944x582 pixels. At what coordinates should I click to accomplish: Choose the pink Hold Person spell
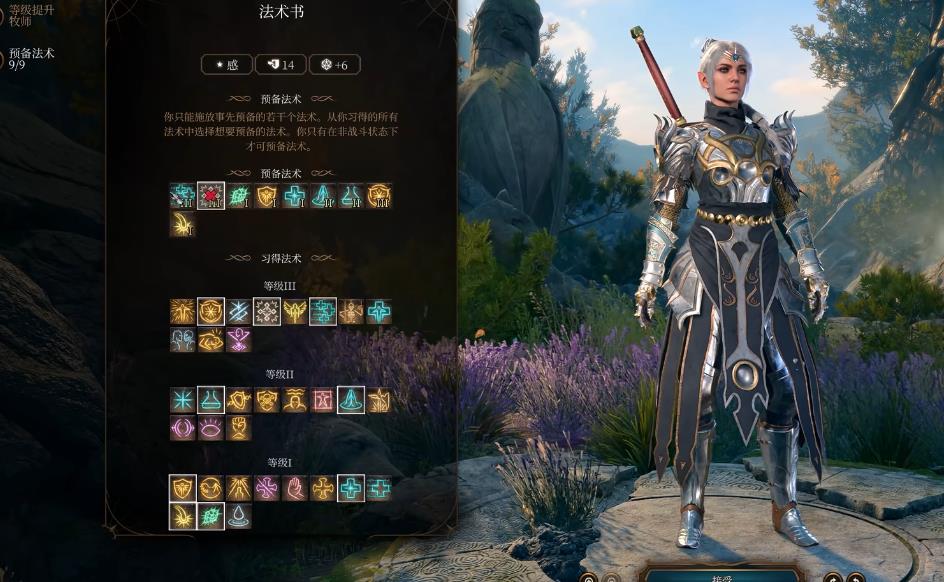(322, 400)
